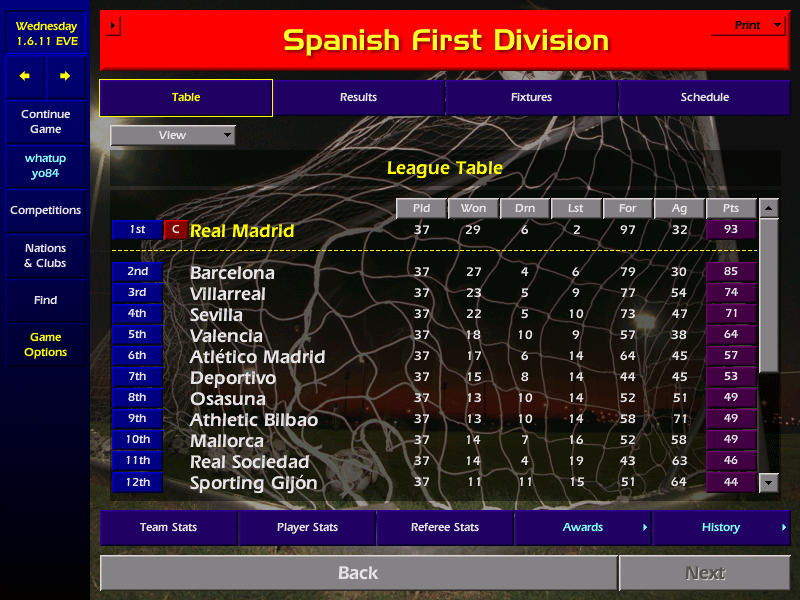The height and width of the screenshot is (600, 800).
Task: Open the Competitions menu
Action: click(45, 211)
